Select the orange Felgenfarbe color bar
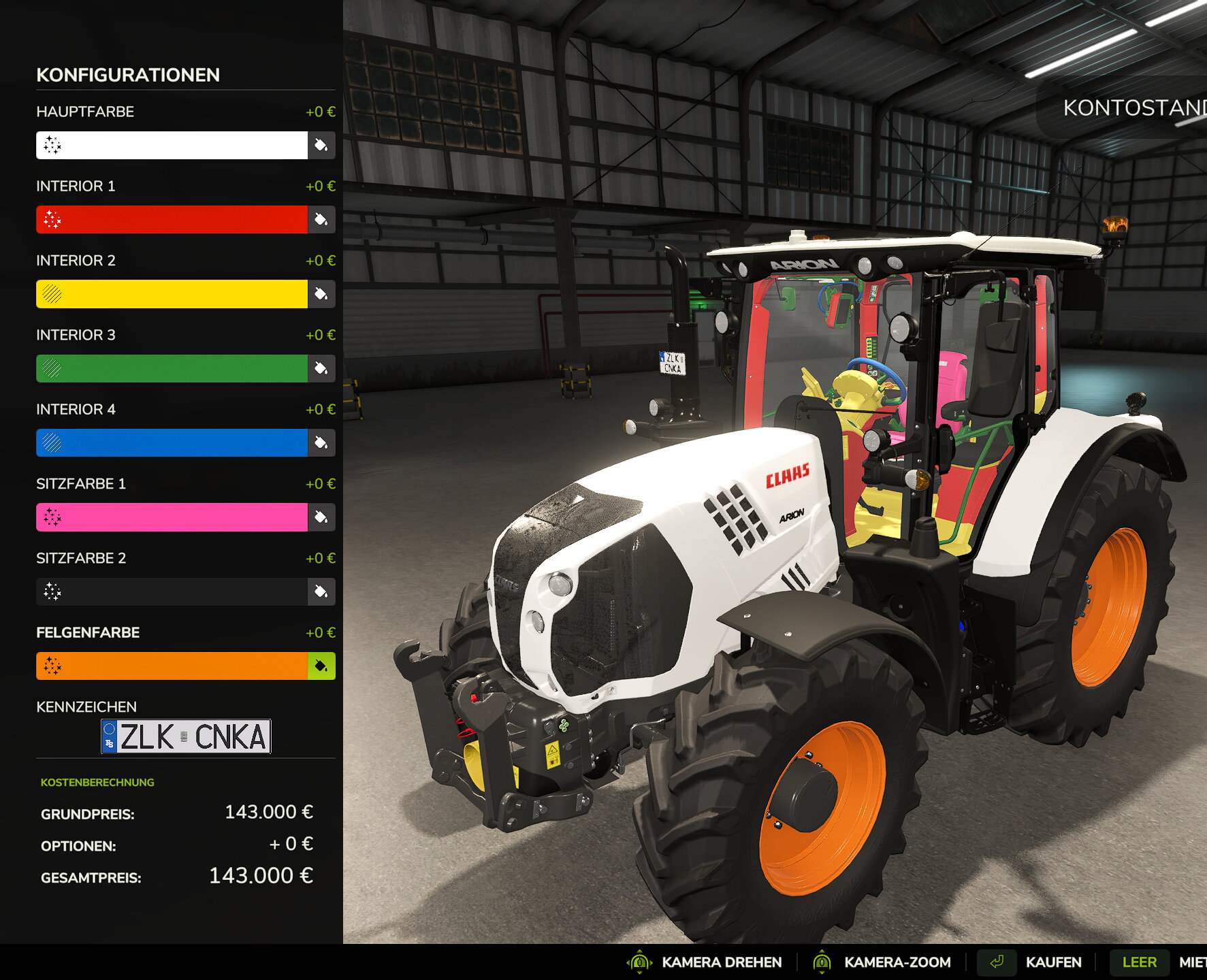Screen dimensions: 1207x980 tap(172, 666)
